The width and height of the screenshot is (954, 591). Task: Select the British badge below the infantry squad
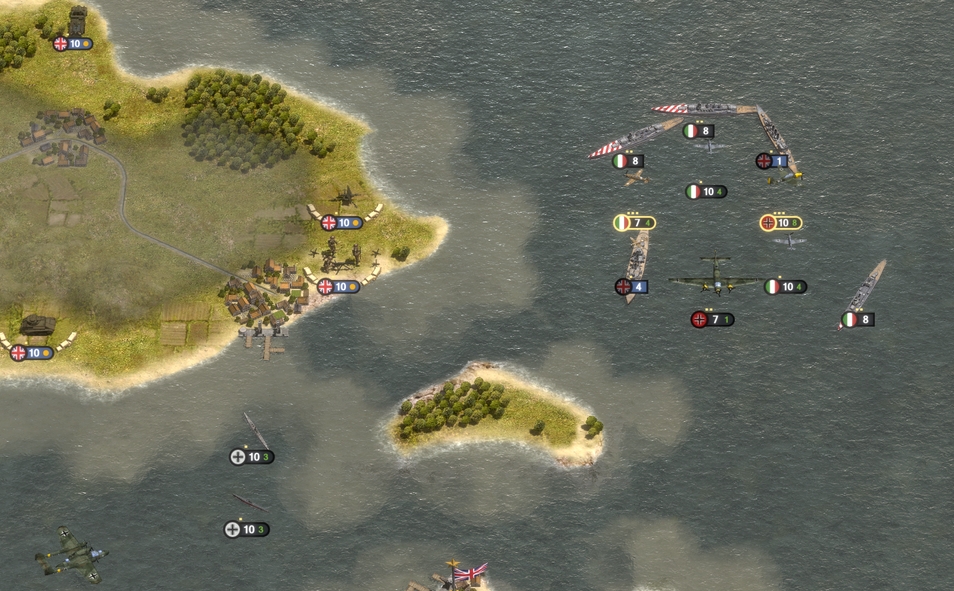point(338,287)
